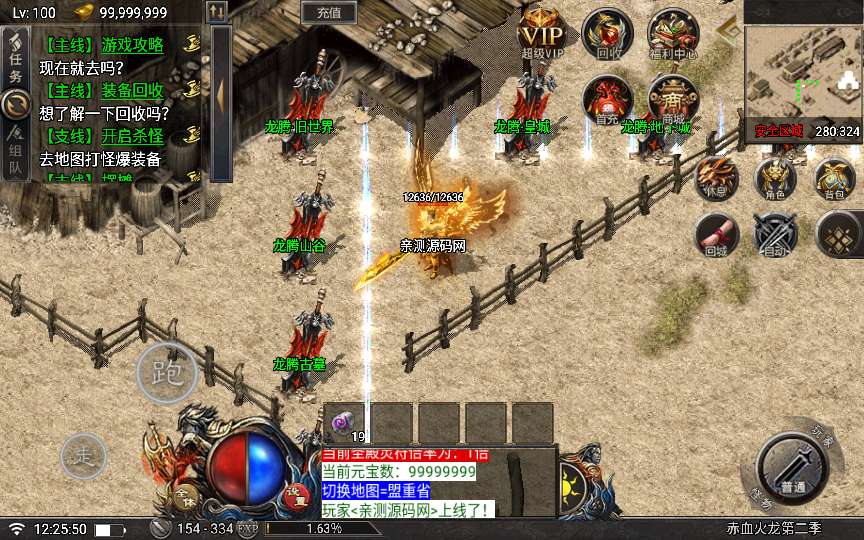
Task: Open the 回收 equipment recycle icon
Action: [608, 33]
